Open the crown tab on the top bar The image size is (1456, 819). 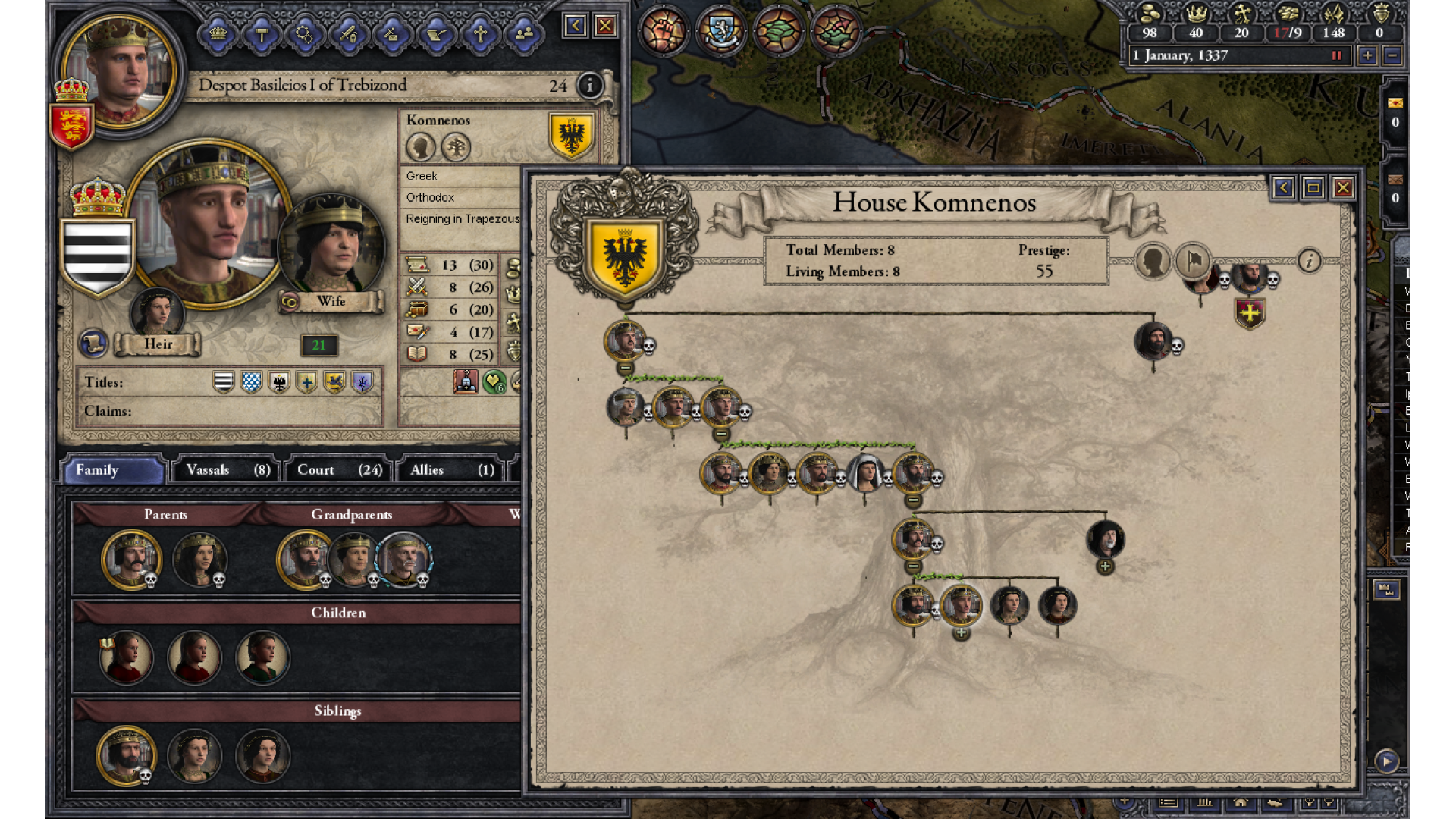(218, 33)
